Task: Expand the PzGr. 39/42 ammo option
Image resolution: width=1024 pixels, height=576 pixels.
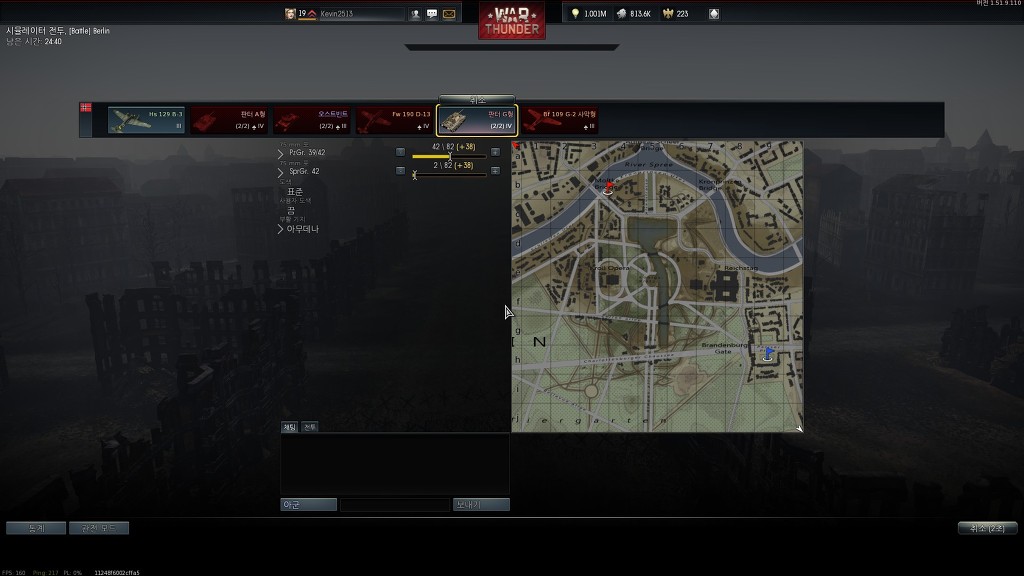Action: click(x=281, y=153)
